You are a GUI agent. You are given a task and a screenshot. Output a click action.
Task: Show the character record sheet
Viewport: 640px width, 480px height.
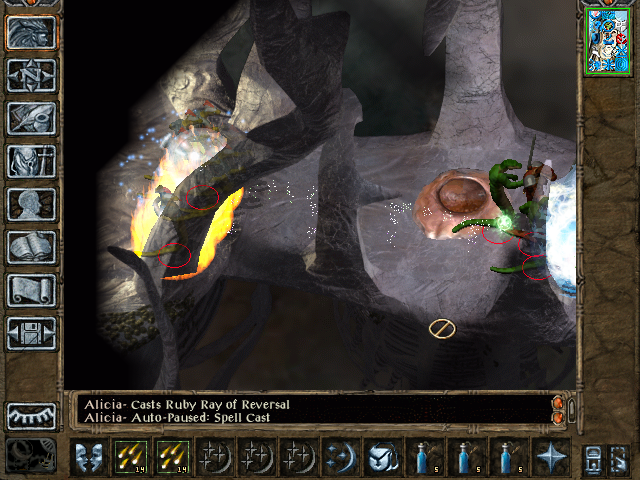[x=31, y=204]
